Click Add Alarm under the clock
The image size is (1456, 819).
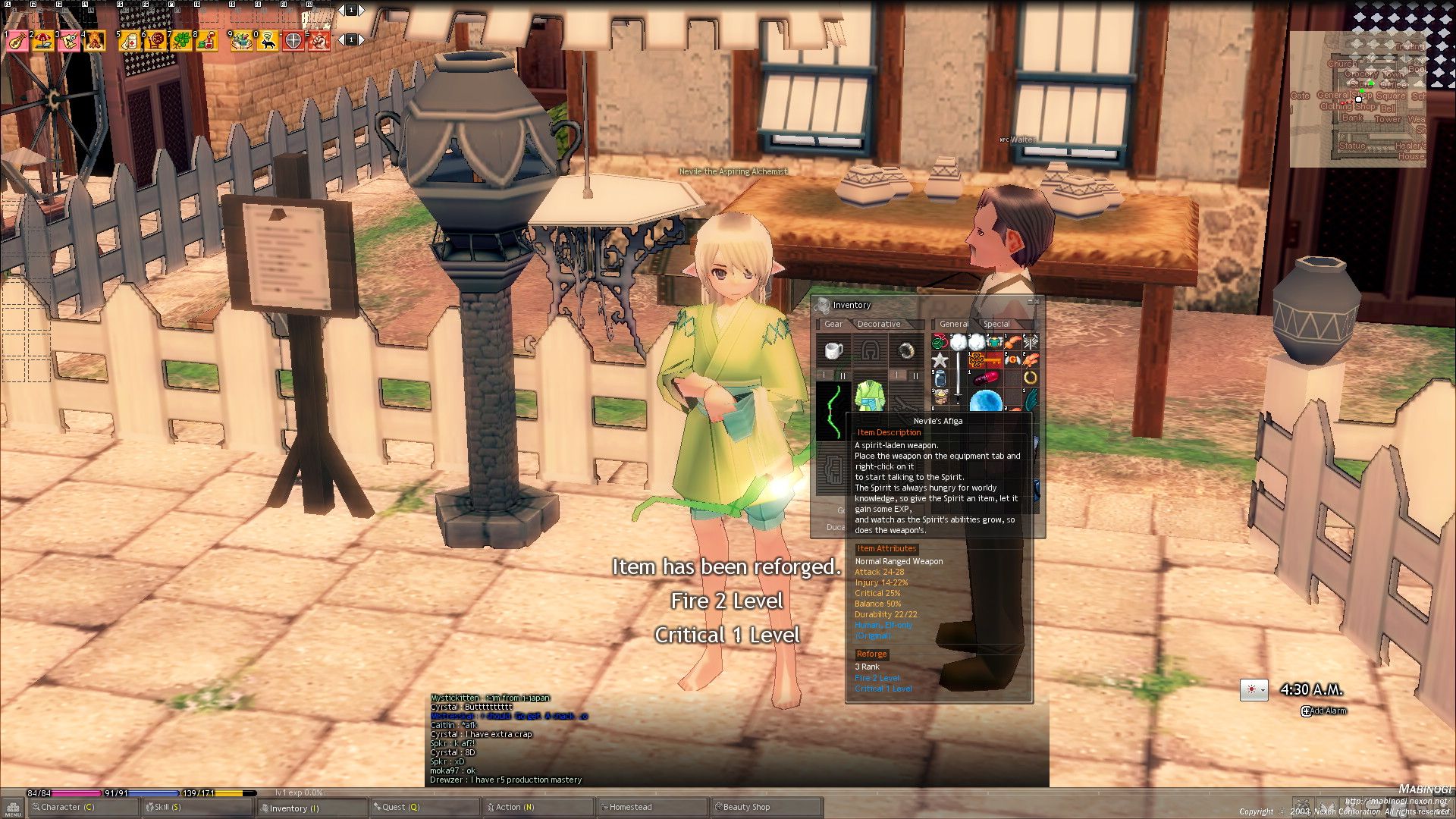click(x=1326, y=711)
